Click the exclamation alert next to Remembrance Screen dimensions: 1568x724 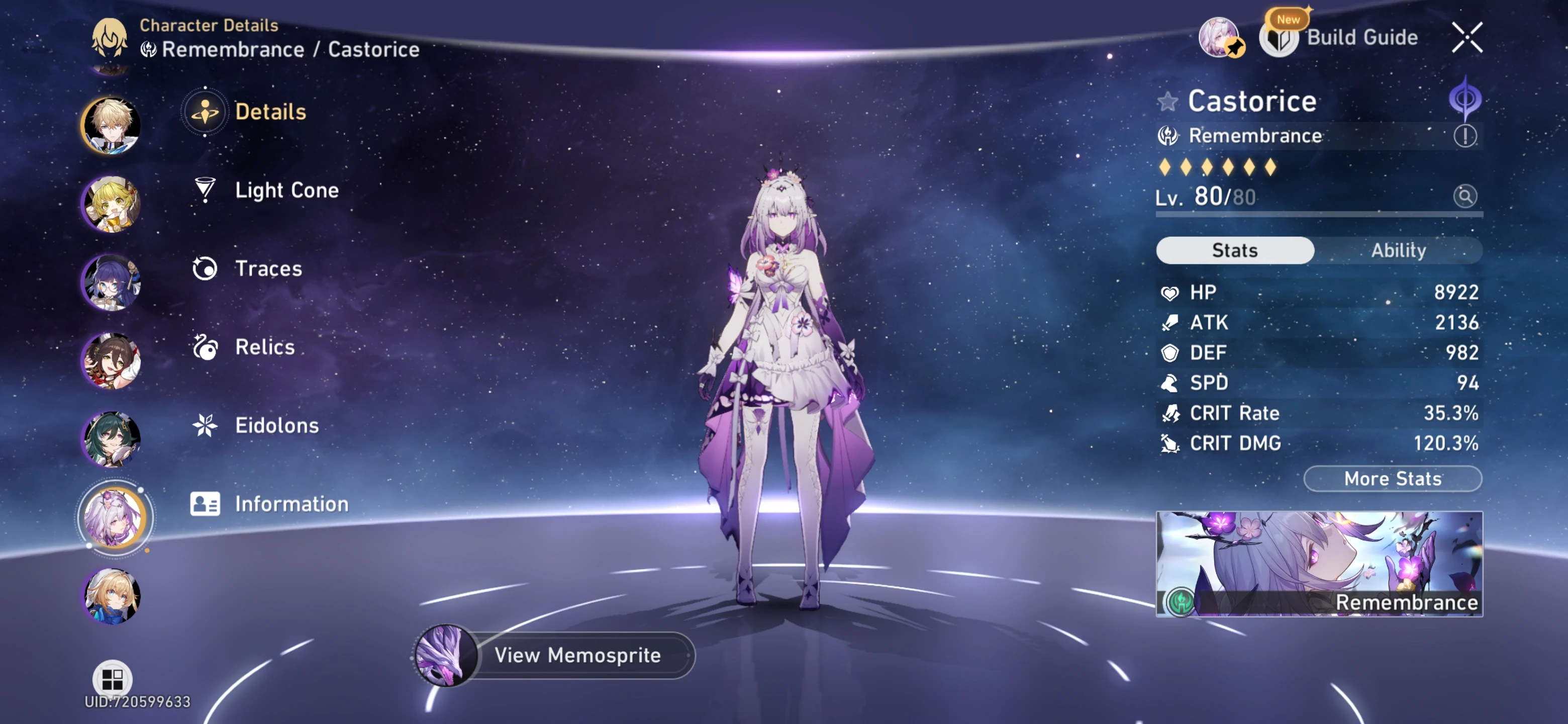[1466, 135]
